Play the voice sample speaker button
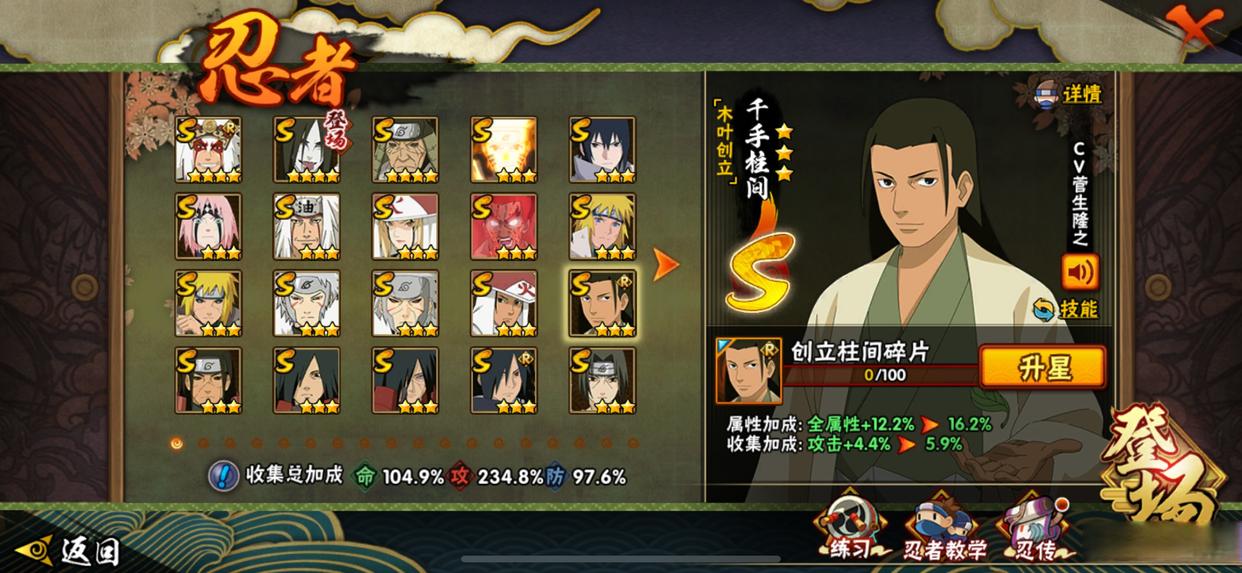The width and height of the screenshot is (1242, 573). 1080,271
